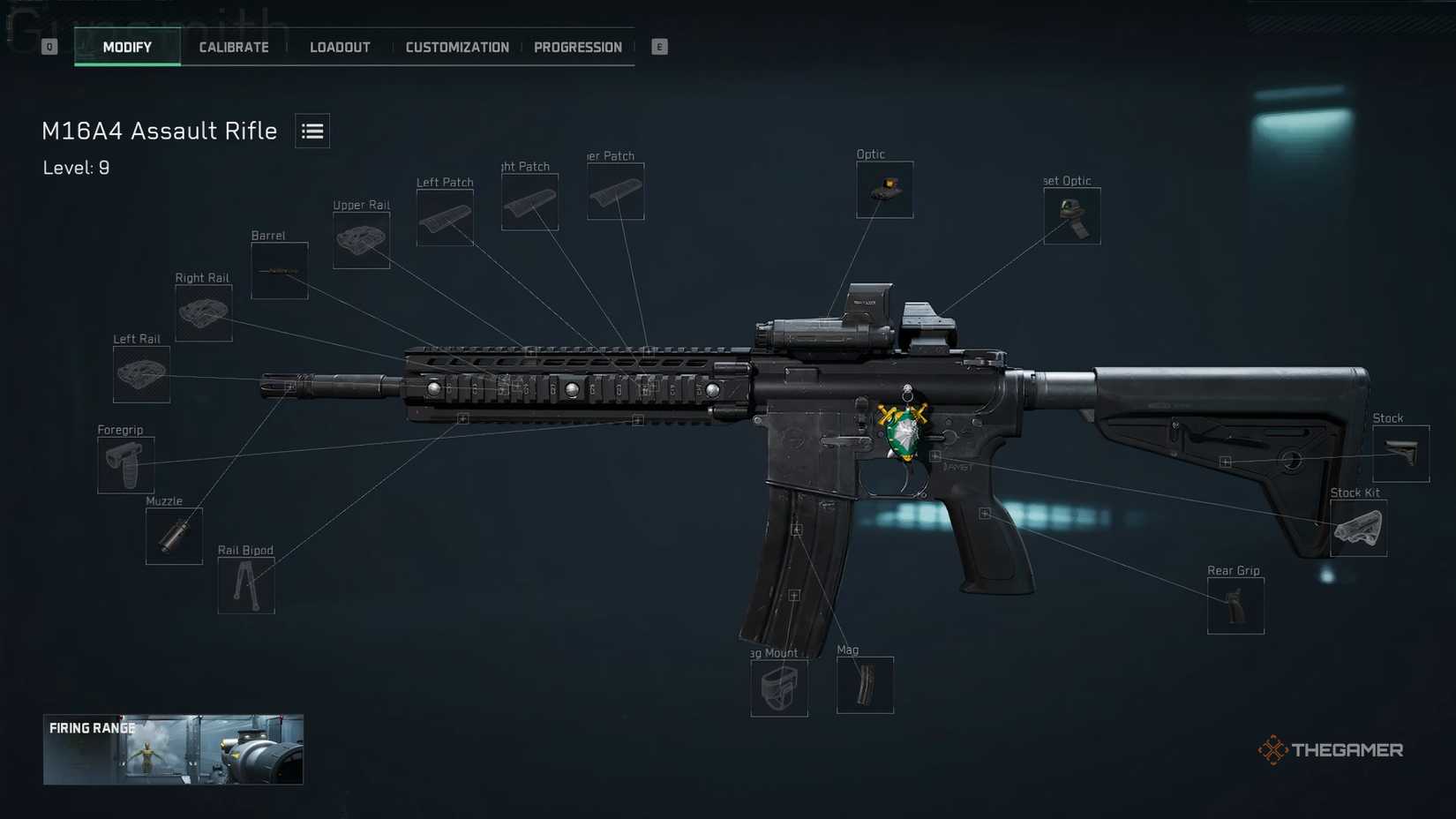The width and height of the screenshot is (1456, 819).
Task: Pick the Muzzle attachment slot
Action: (174, 536)
